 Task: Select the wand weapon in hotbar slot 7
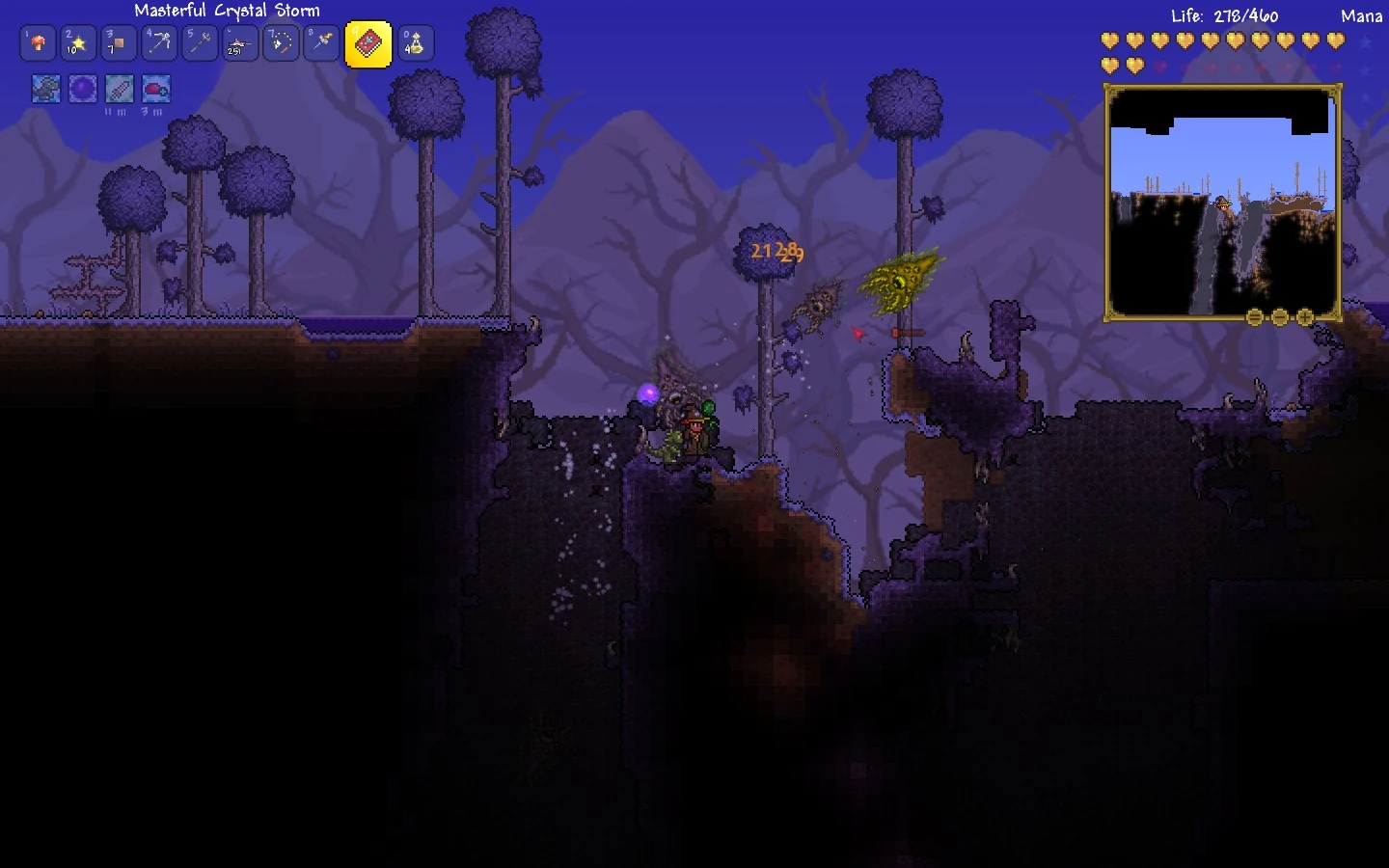click(x=281, y=43)
